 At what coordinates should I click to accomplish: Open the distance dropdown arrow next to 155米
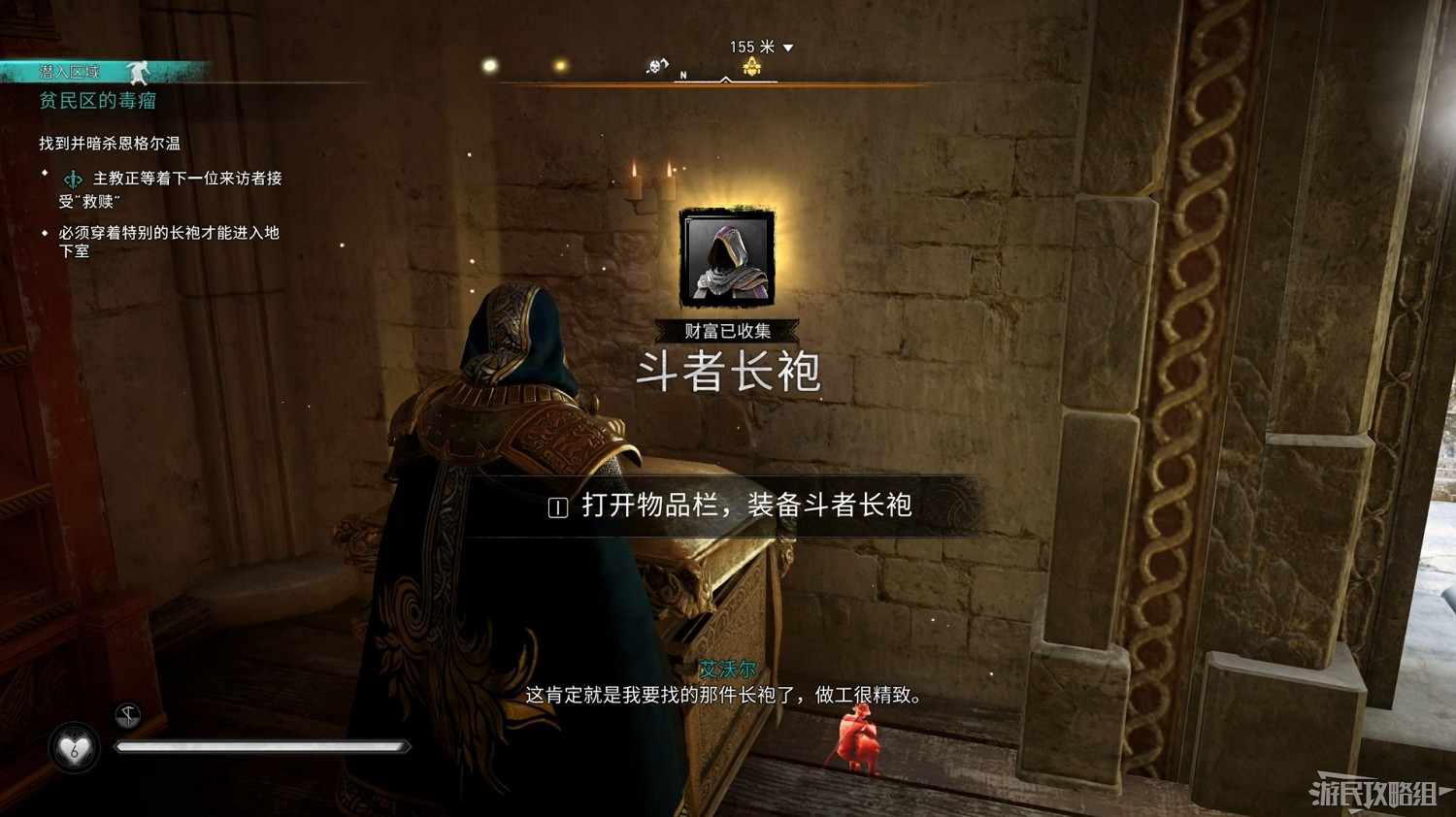click(789, 46)
